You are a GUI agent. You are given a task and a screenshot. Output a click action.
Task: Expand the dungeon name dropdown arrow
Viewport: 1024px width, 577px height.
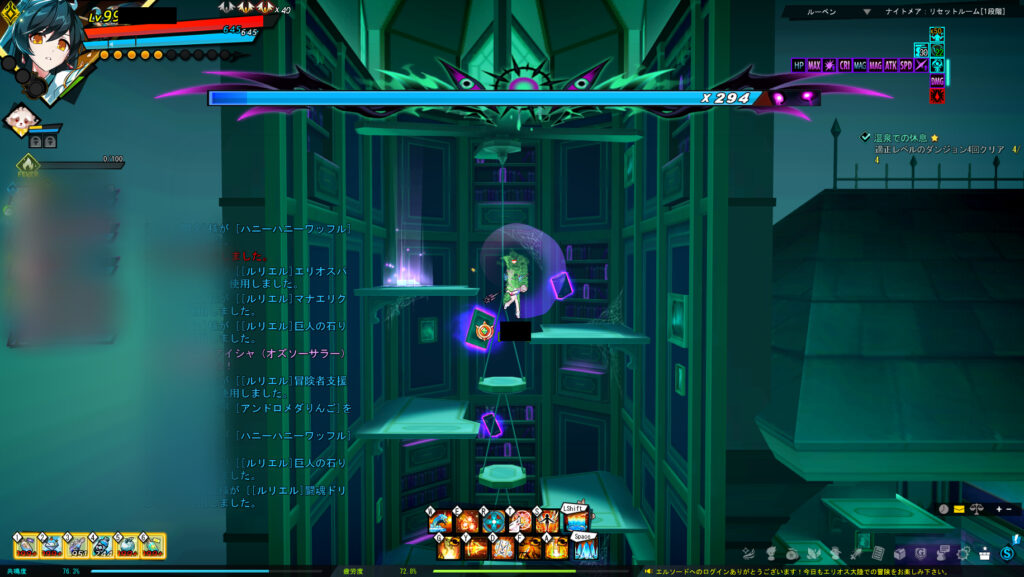[x=867, y=12]
